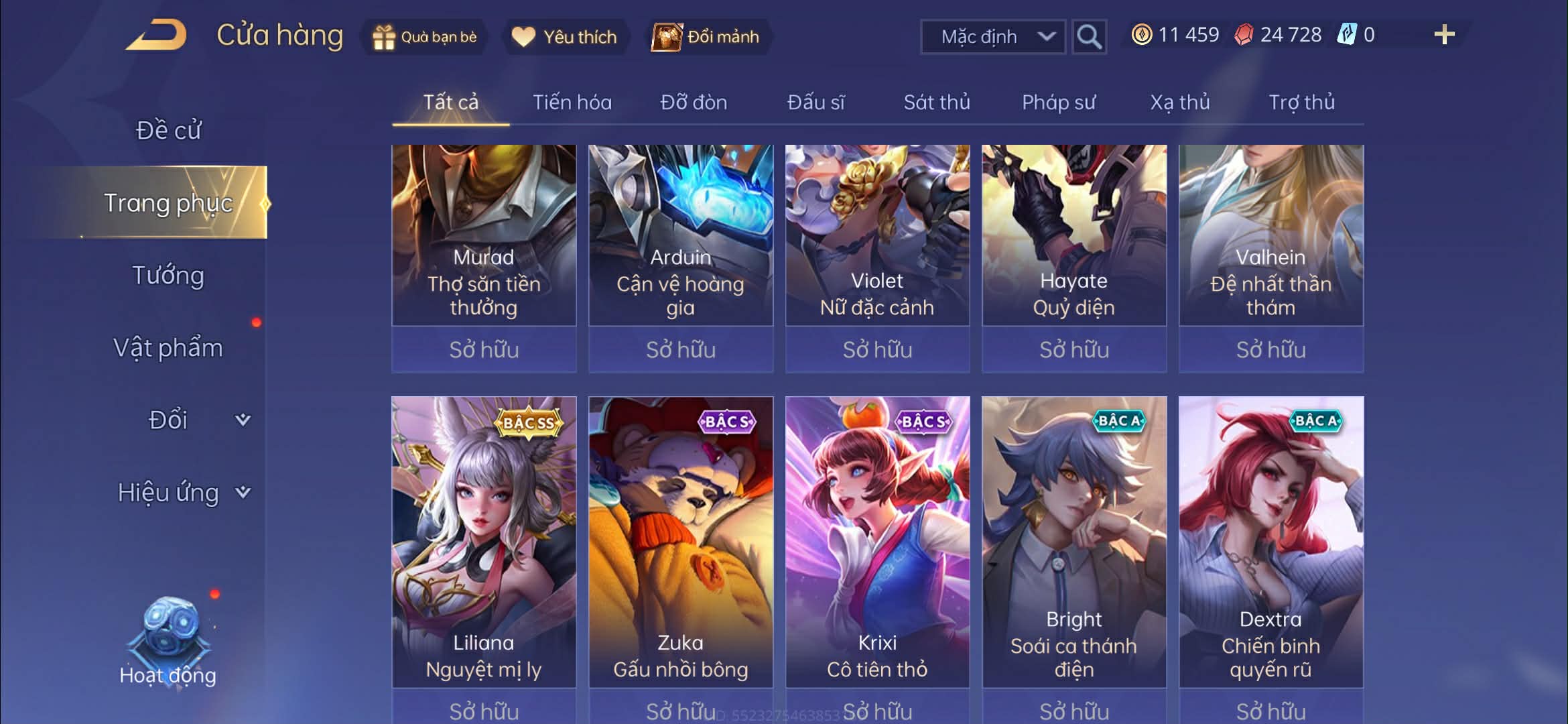Click the plus icon to add currency
Viewport: 1568px width, 724px height.
[x=1445, y=34]
